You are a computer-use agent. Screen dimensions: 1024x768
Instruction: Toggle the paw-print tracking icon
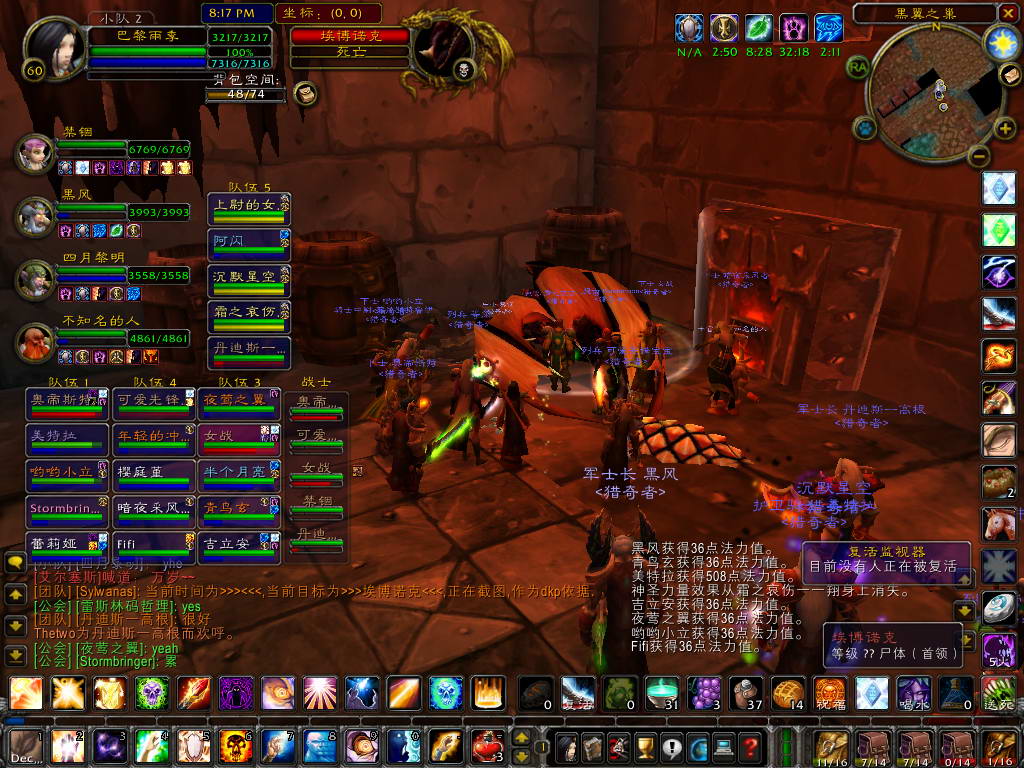[x=865, y=128]
